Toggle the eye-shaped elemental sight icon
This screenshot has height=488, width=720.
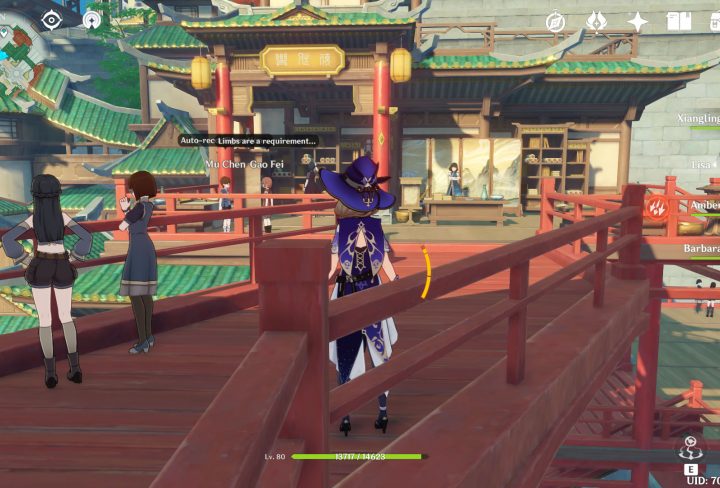tap(52, 19)
